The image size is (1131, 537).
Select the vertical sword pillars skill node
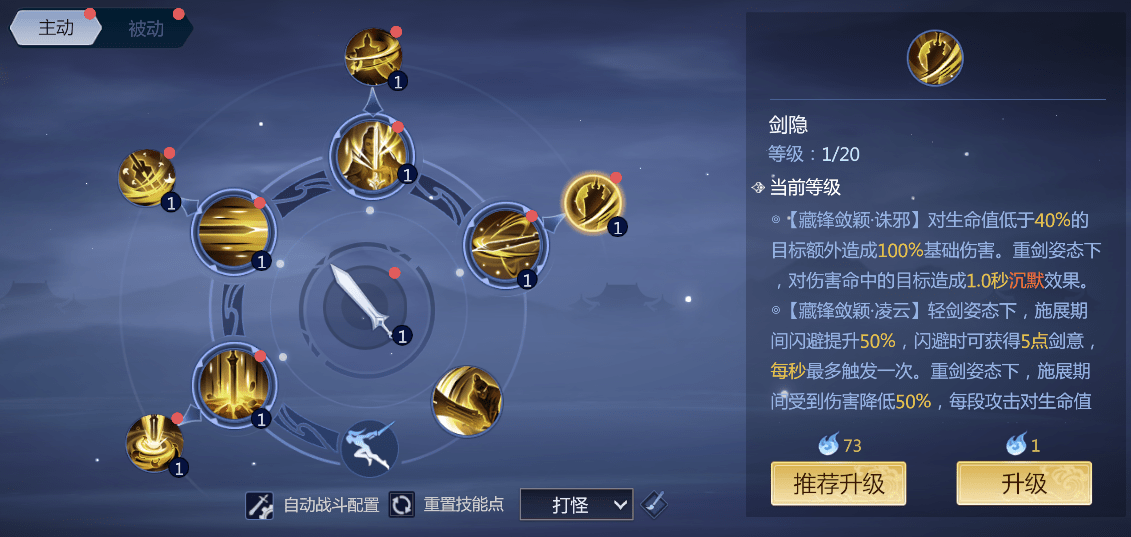[233, 383]
